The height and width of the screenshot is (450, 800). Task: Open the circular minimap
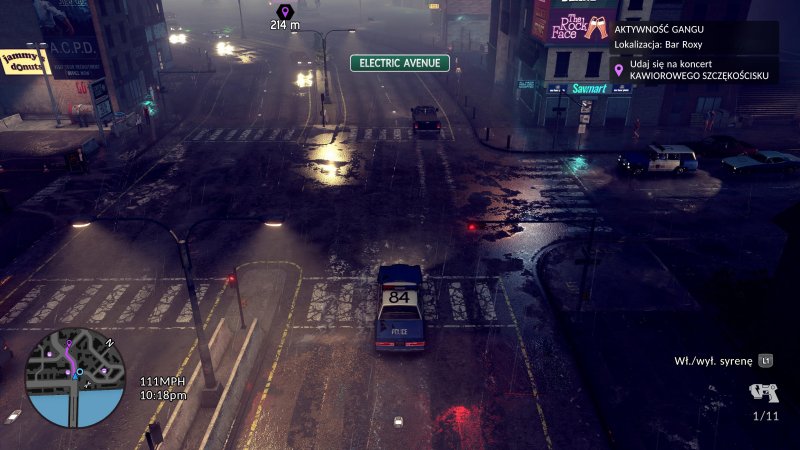(75, 378)
